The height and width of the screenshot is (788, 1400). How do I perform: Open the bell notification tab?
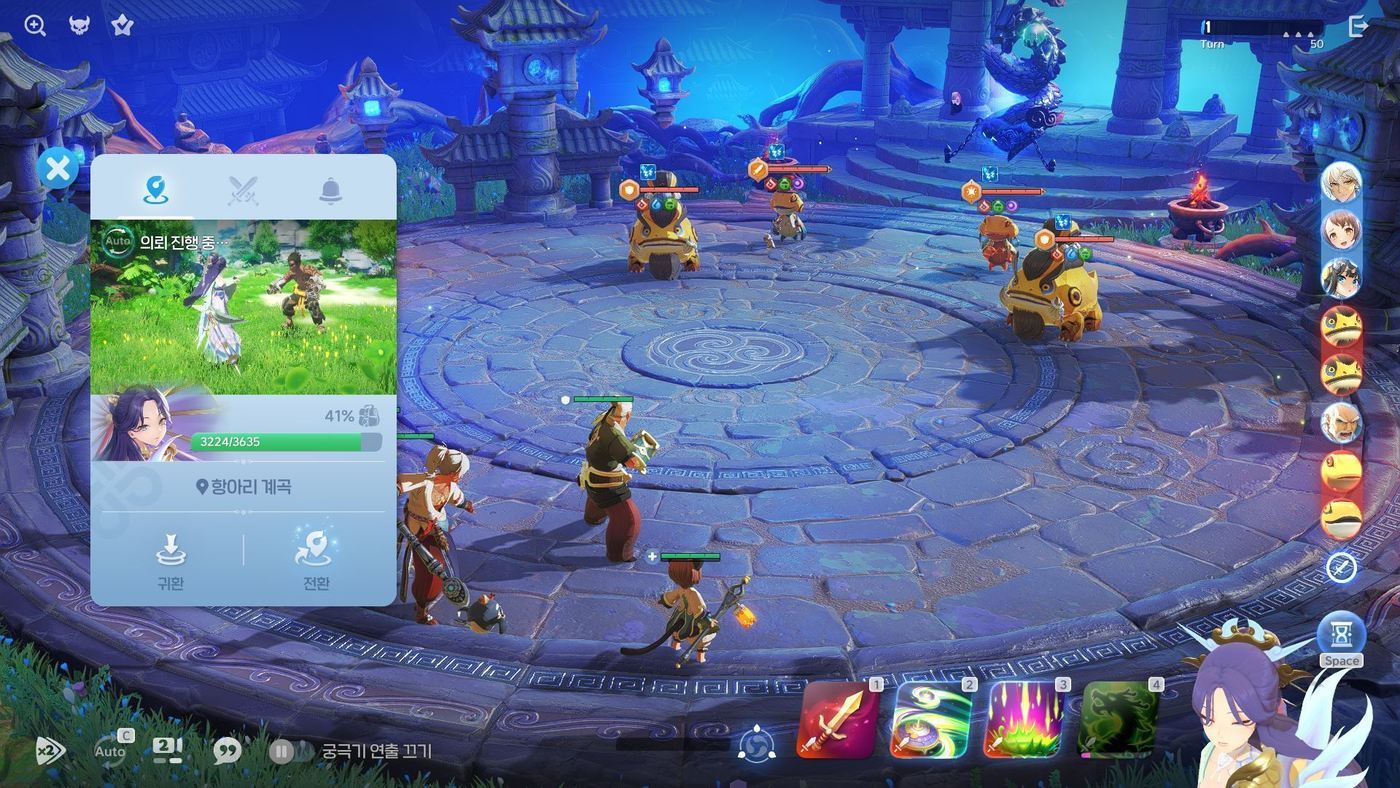[x=331, y=189]
